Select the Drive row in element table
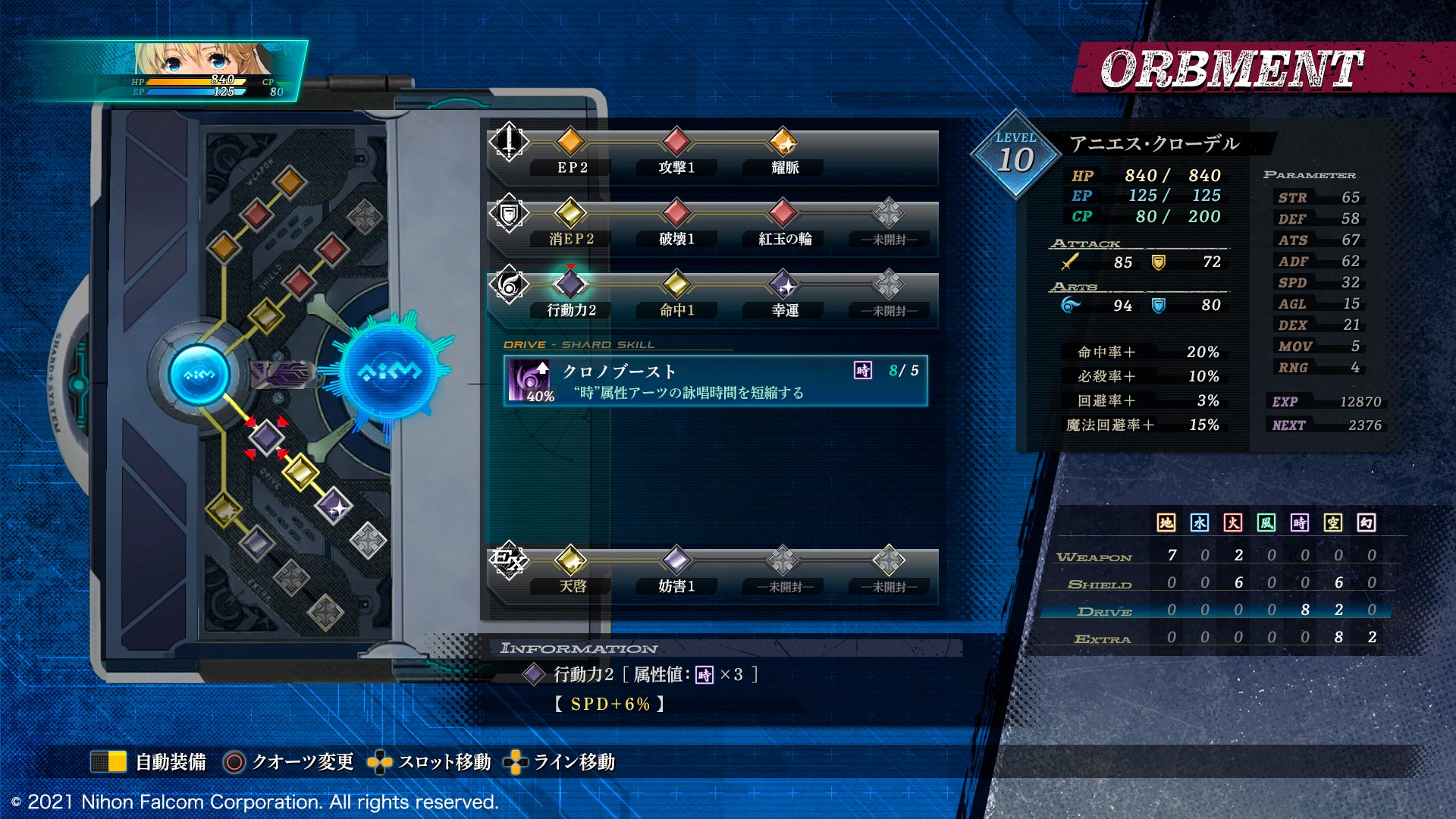The image size is (1456, 819). click(1216, 610)
